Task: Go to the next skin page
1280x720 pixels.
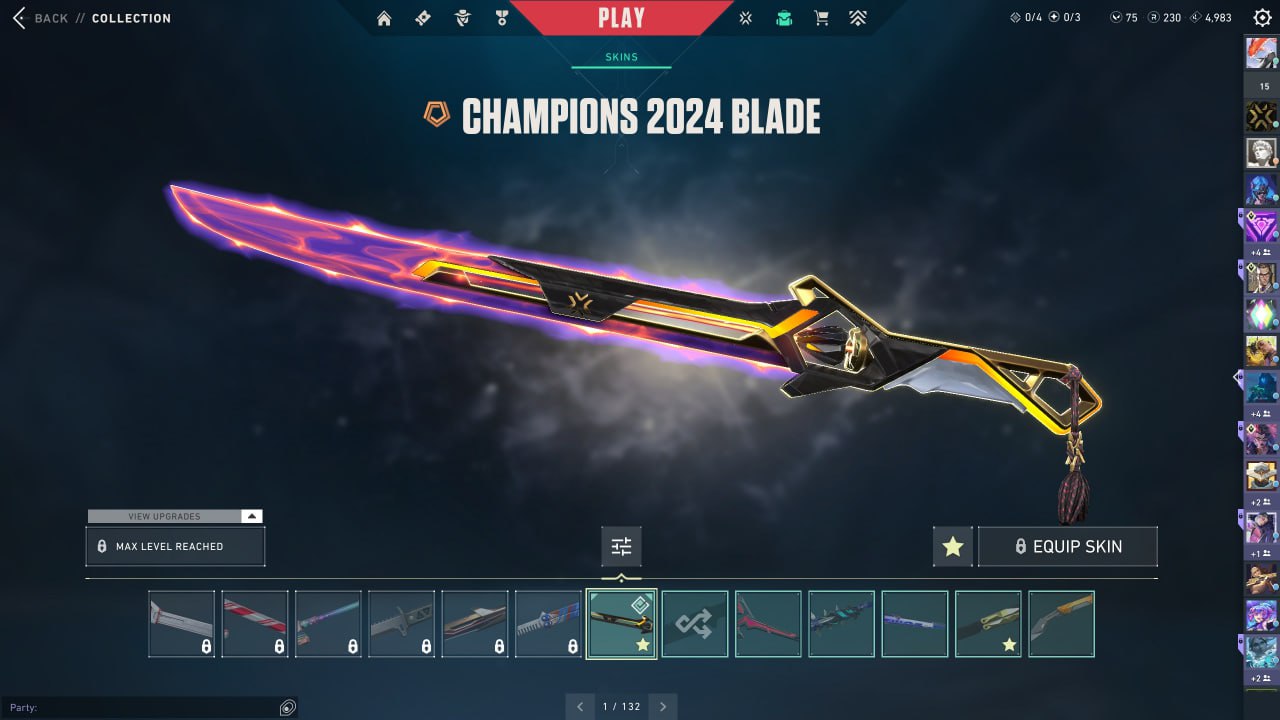Action: 663,707
